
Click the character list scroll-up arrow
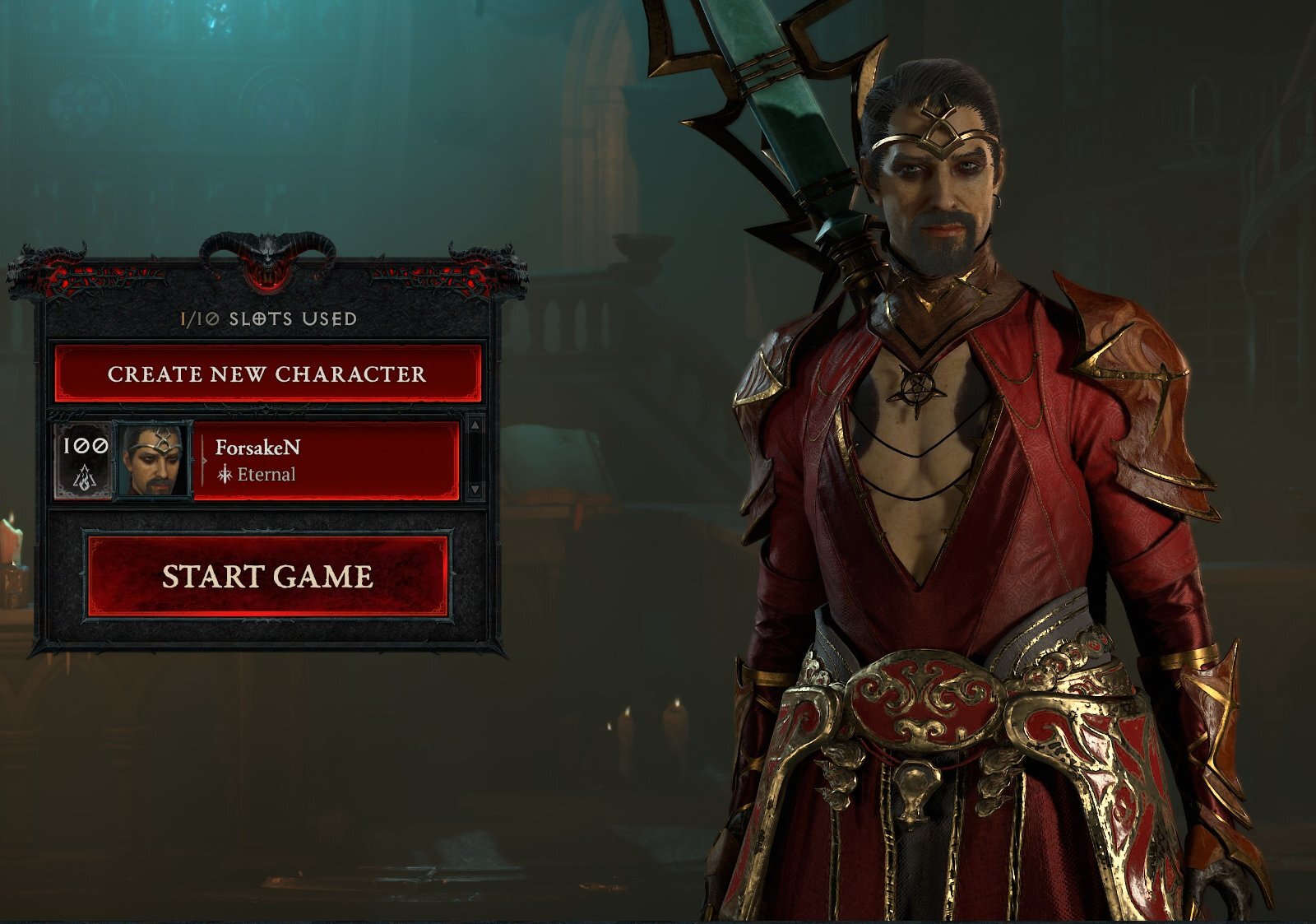(475, 426)
